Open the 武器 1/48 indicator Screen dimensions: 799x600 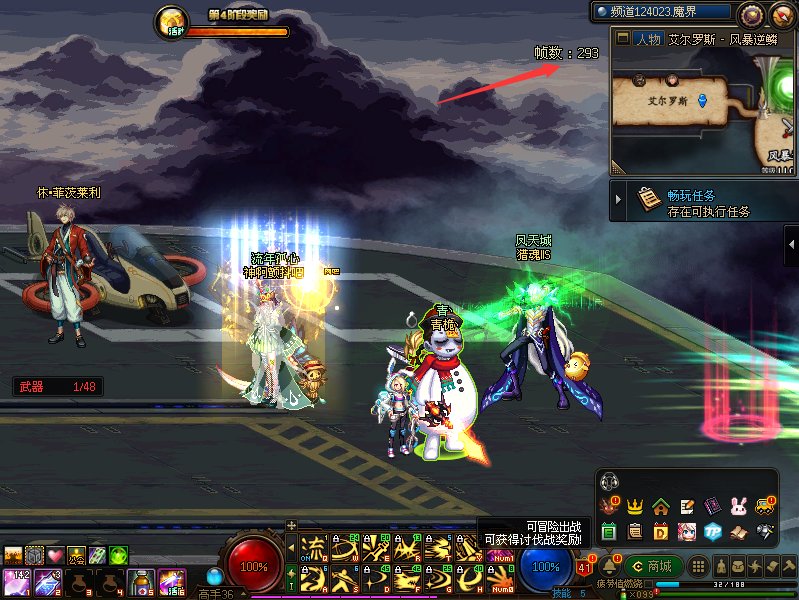click(57, 386)
